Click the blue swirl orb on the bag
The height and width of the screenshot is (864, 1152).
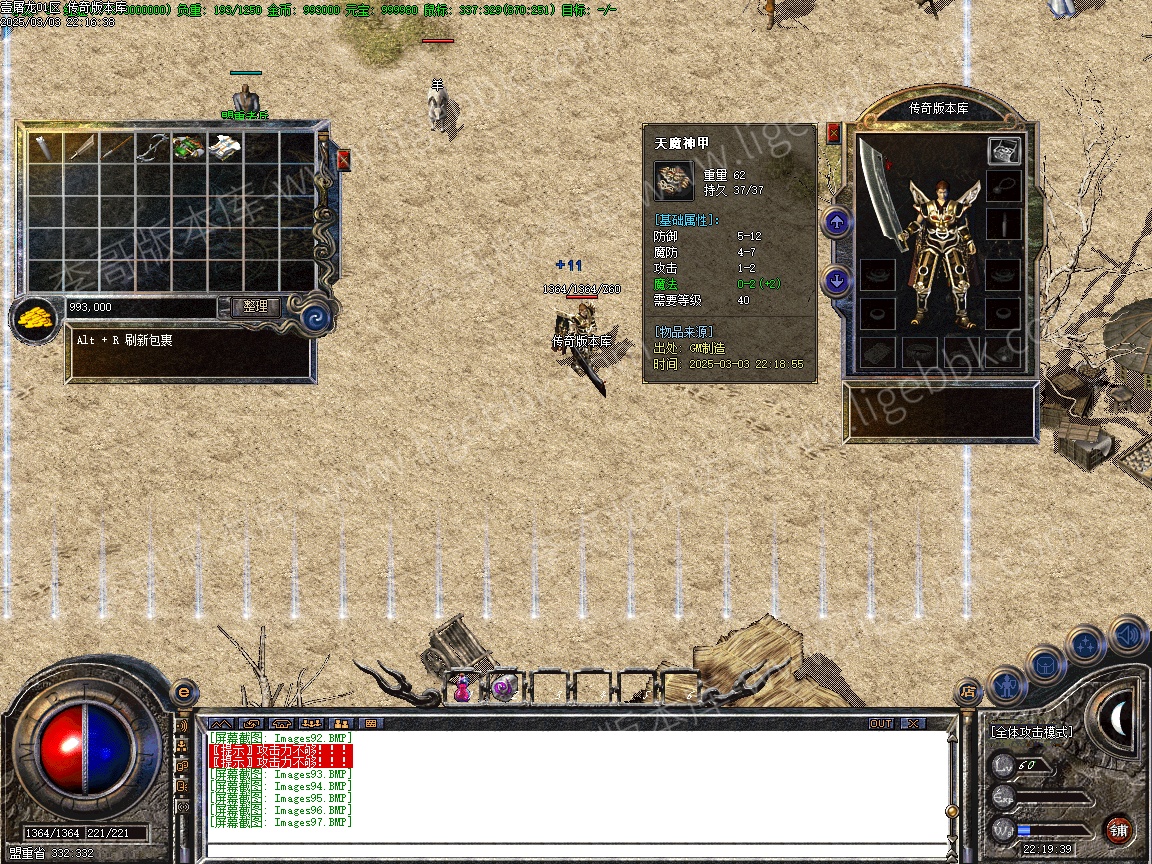click(316, 318)
